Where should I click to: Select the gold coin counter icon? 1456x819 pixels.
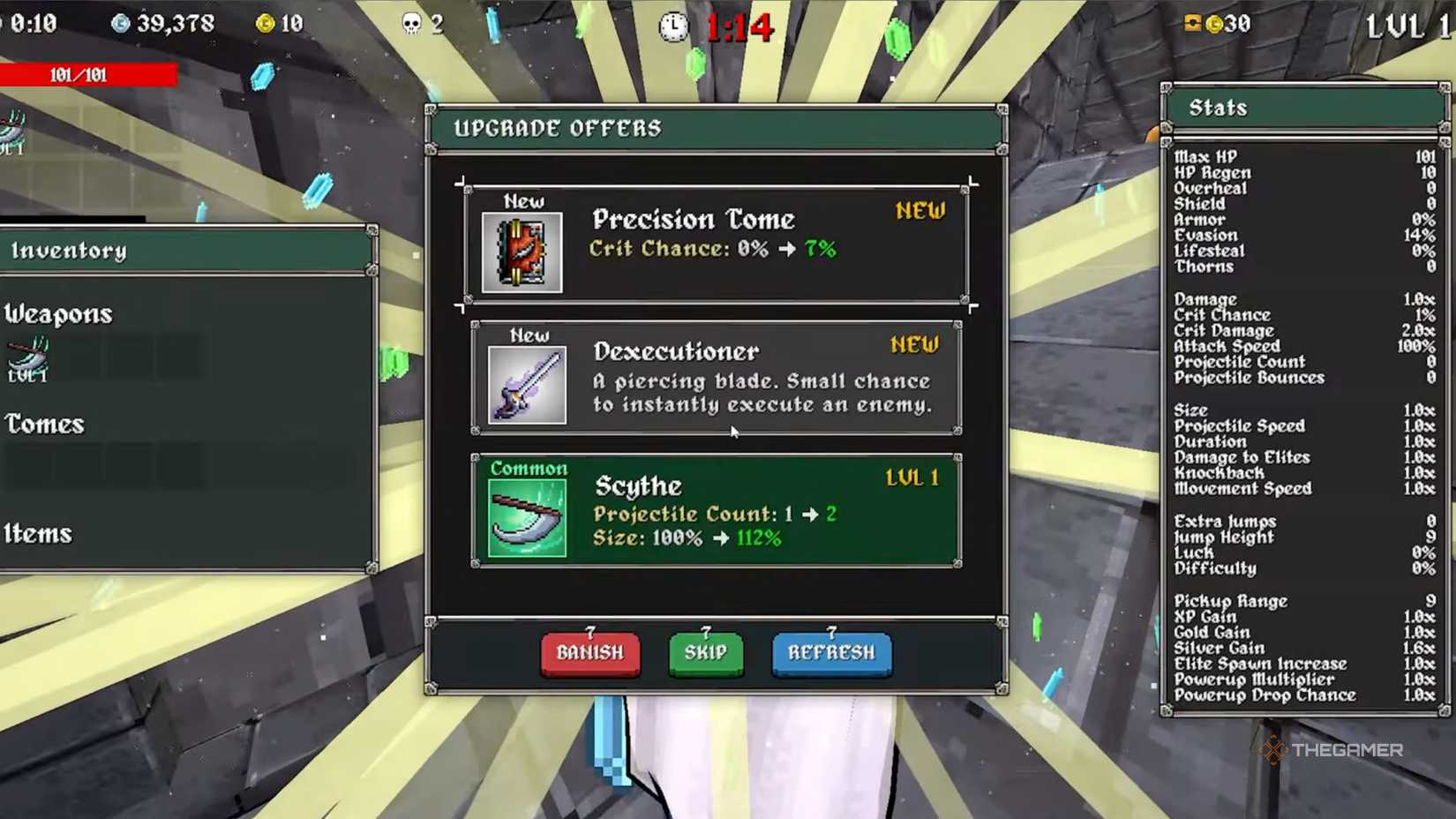[263, 24]
